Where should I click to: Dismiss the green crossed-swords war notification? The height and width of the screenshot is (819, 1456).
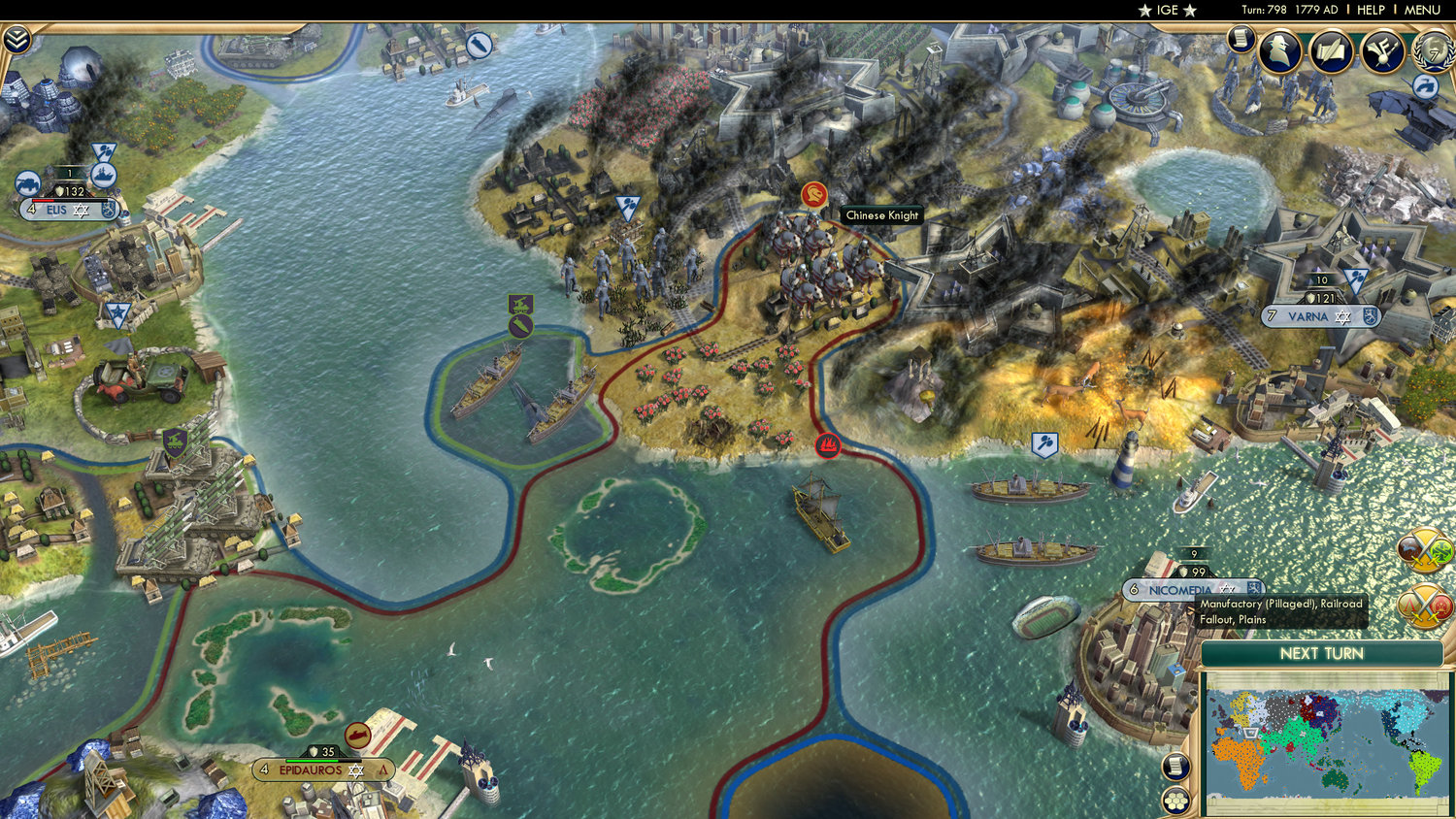pos(1423,550)
